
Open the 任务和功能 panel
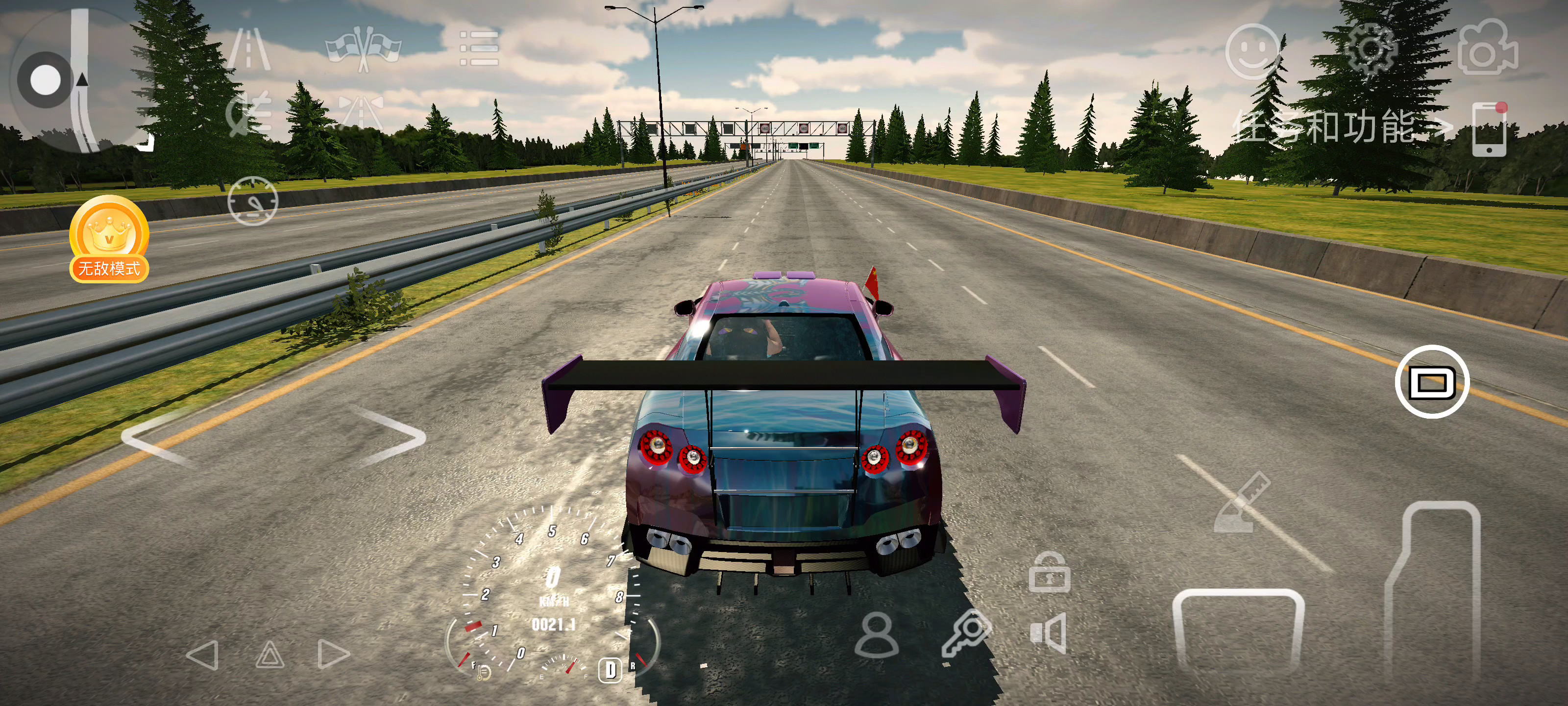coord(1339,128)
